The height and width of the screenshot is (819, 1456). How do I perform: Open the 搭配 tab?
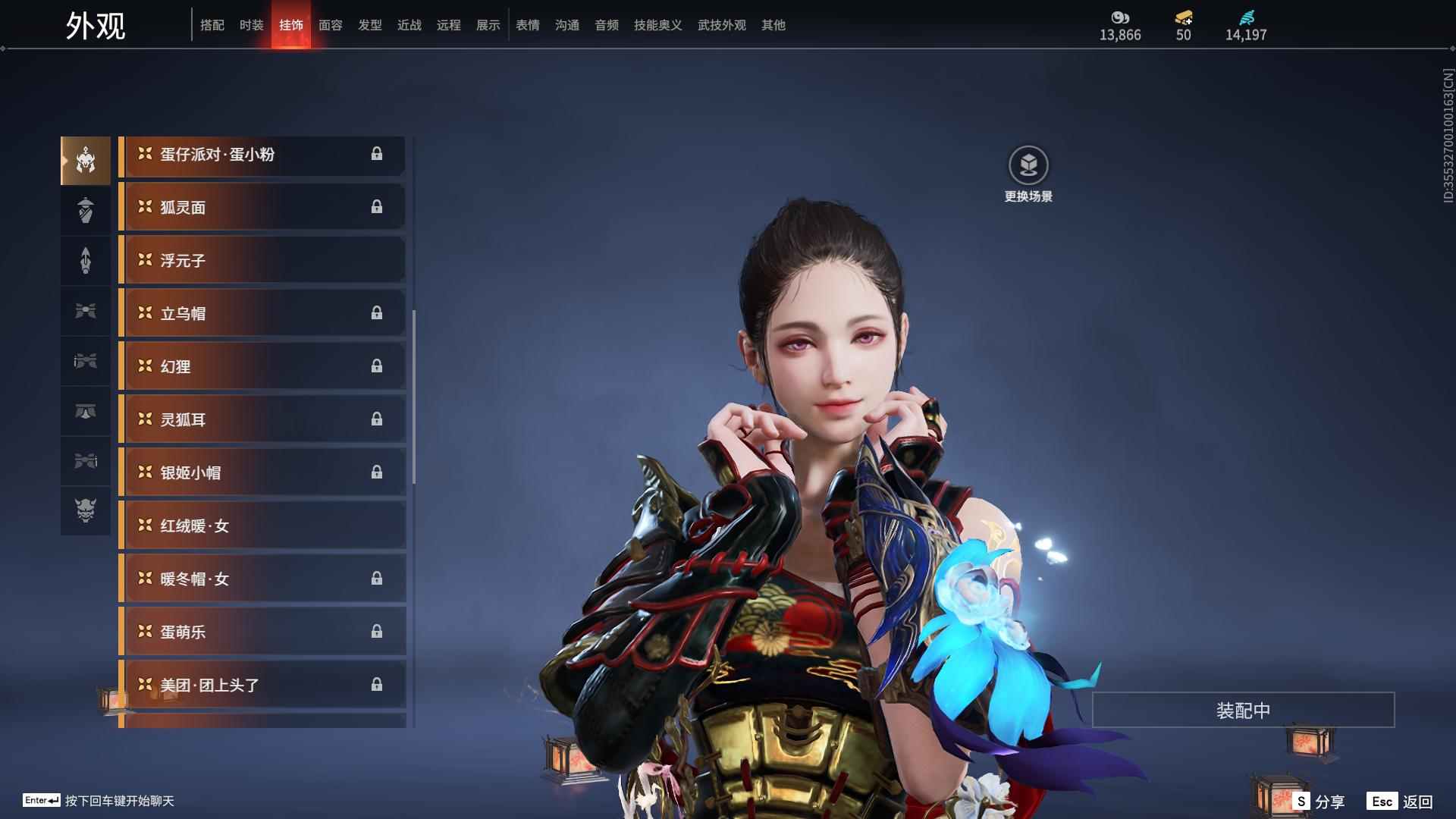pos(212,25)
